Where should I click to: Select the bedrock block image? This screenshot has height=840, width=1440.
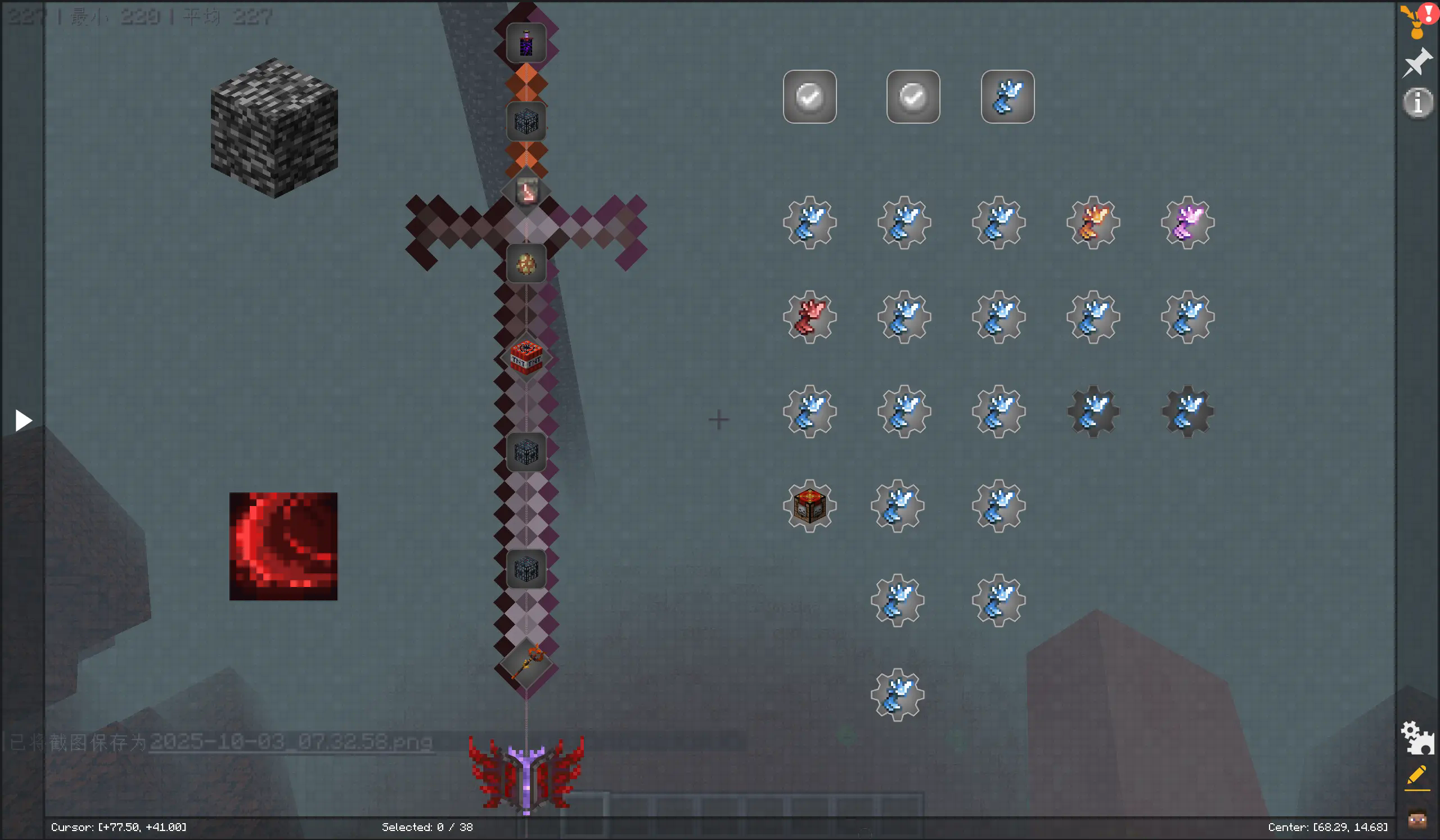coord(274,128)
